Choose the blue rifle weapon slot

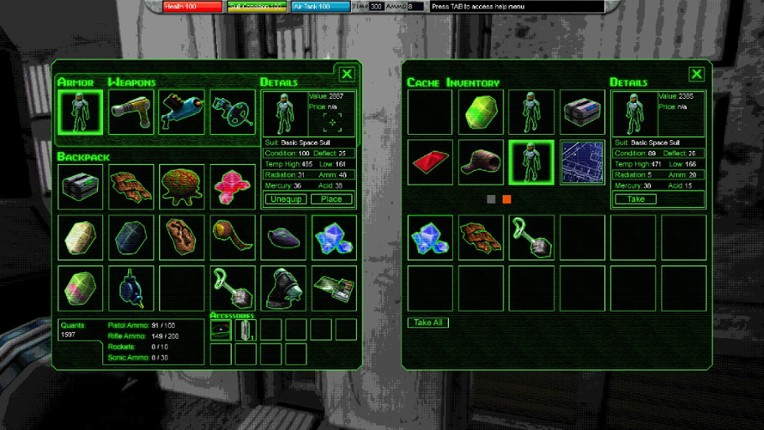pos(182,112)
